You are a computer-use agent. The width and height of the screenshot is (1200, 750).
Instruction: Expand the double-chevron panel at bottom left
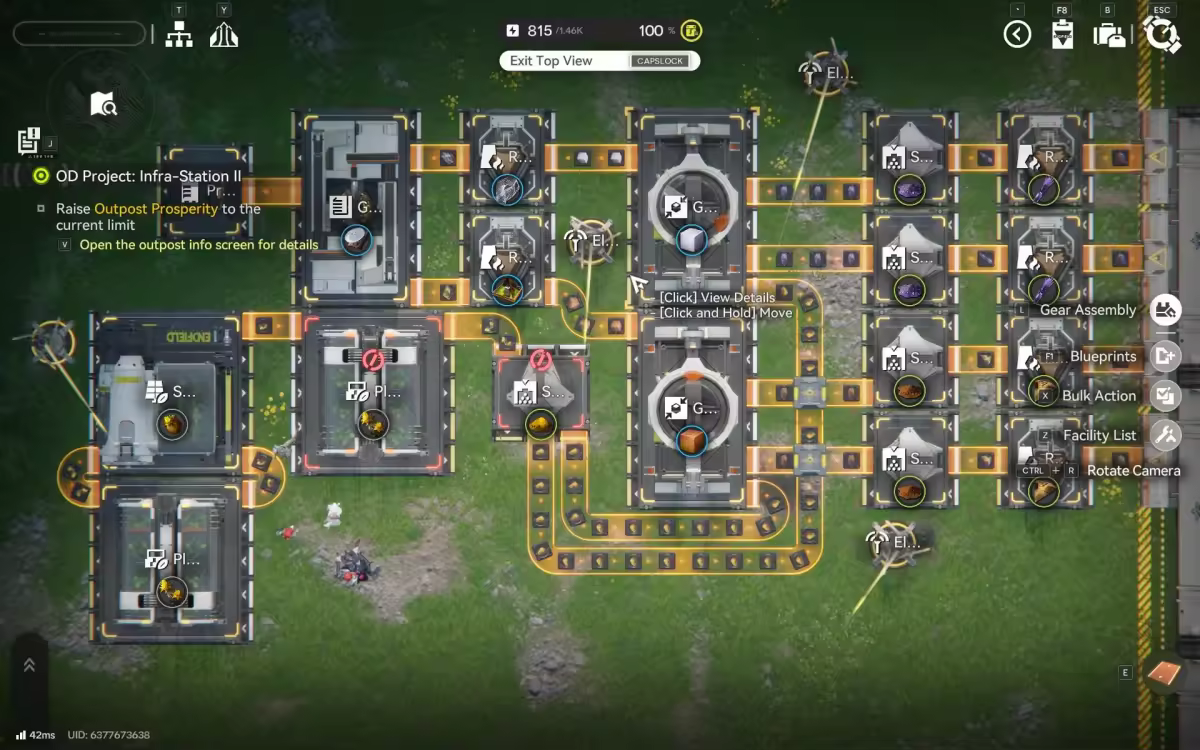pyautogui.click(x=29, y=665)
